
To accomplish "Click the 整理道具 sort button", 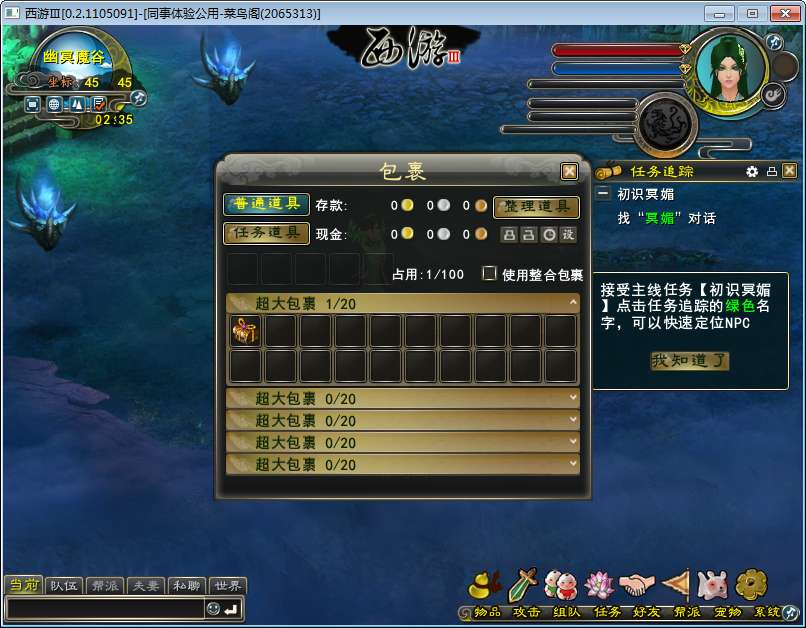I will (537, 206).
